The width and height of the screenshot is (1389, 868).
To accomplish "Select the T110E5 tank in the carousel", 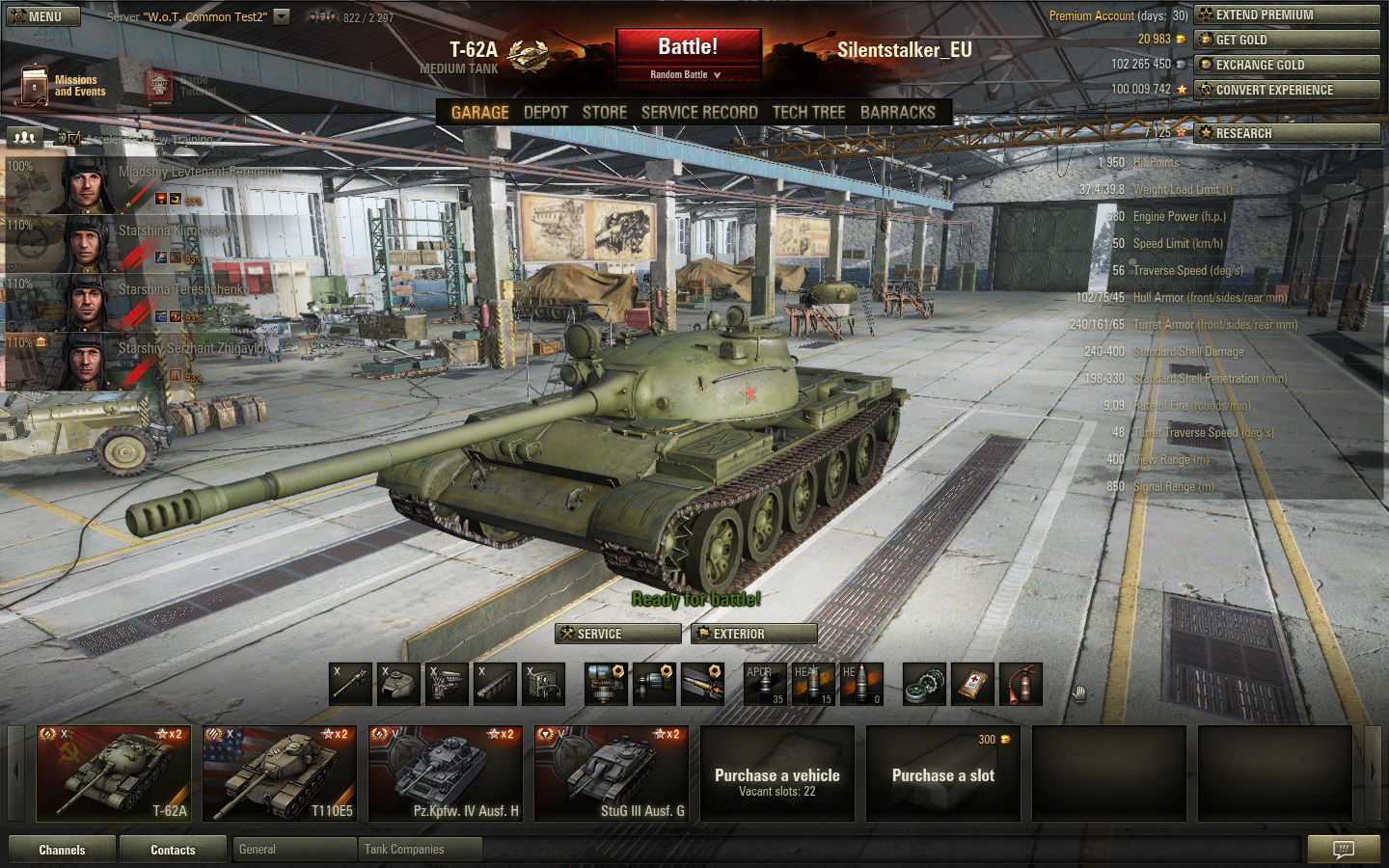I will tap(280, 773).
